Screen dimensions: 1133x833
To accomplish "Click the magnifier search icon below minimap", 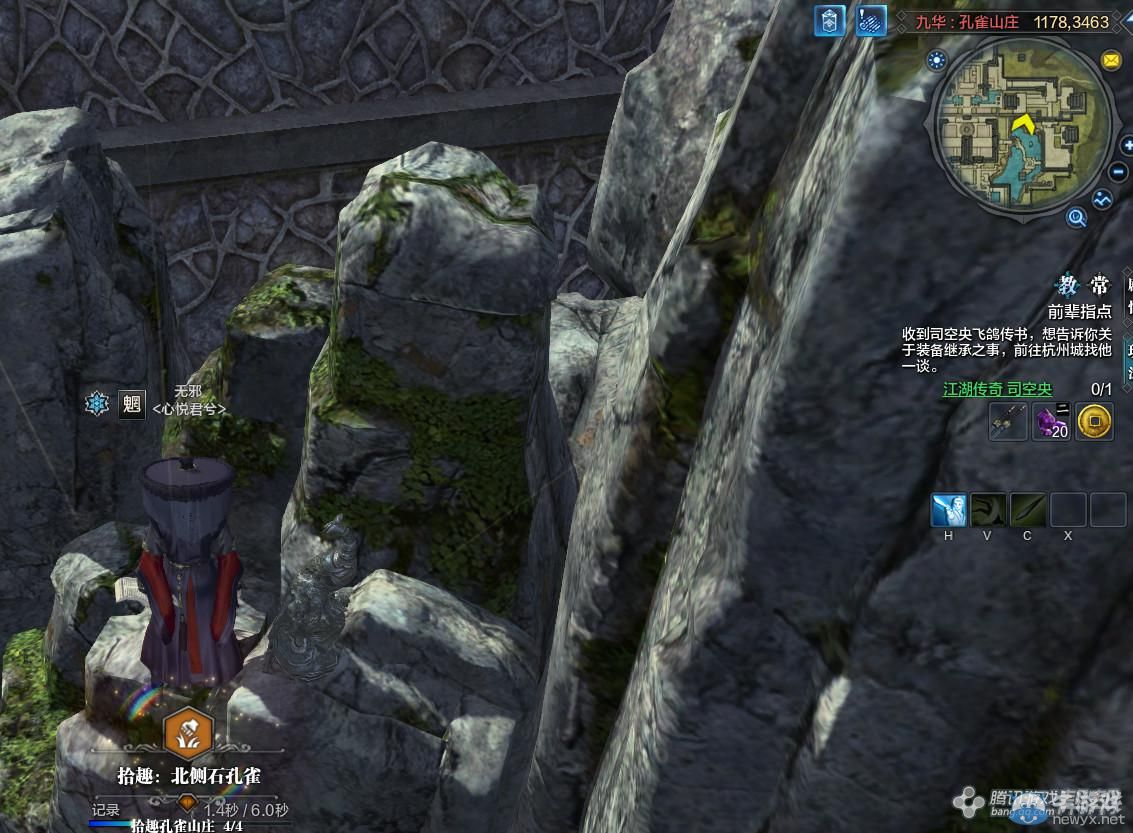I will point(1077,216).
